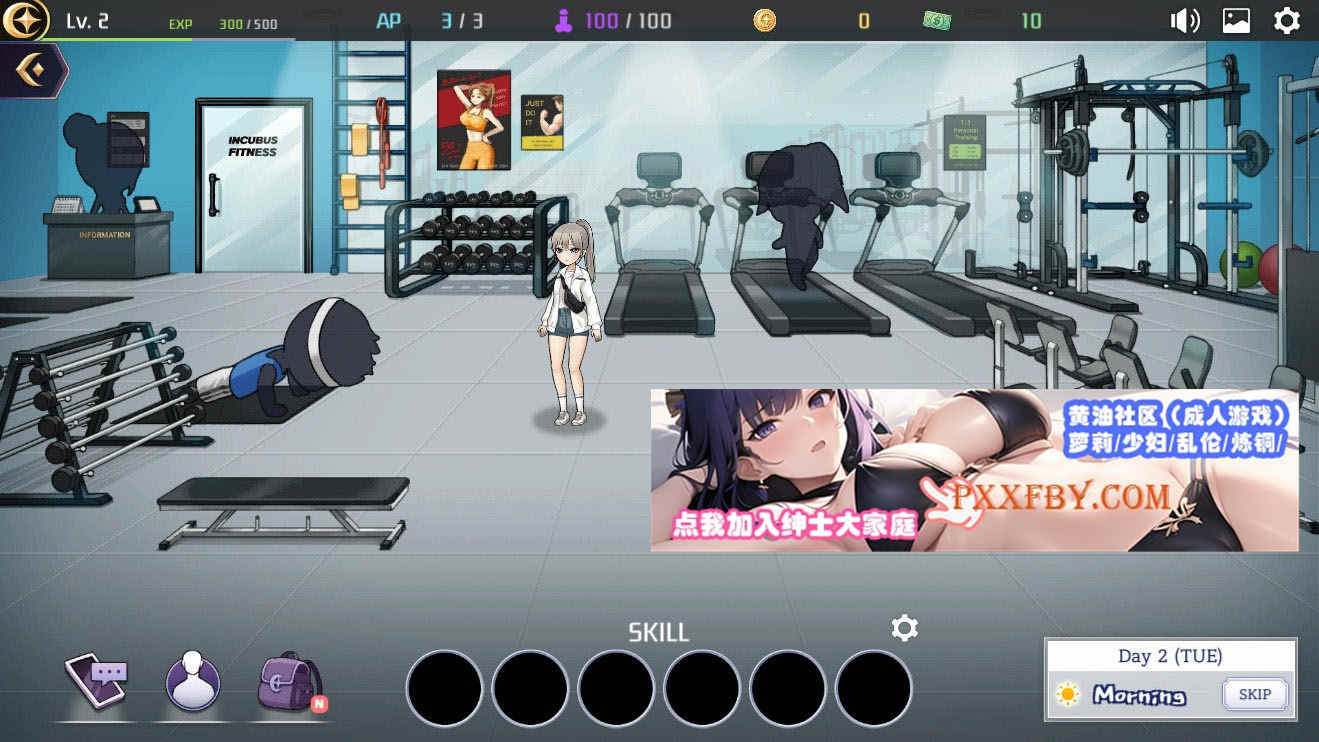Viewport: 1319px width, 742px height.
Task: Open skill settings gear beside SKILL
Action: (904, 628)
